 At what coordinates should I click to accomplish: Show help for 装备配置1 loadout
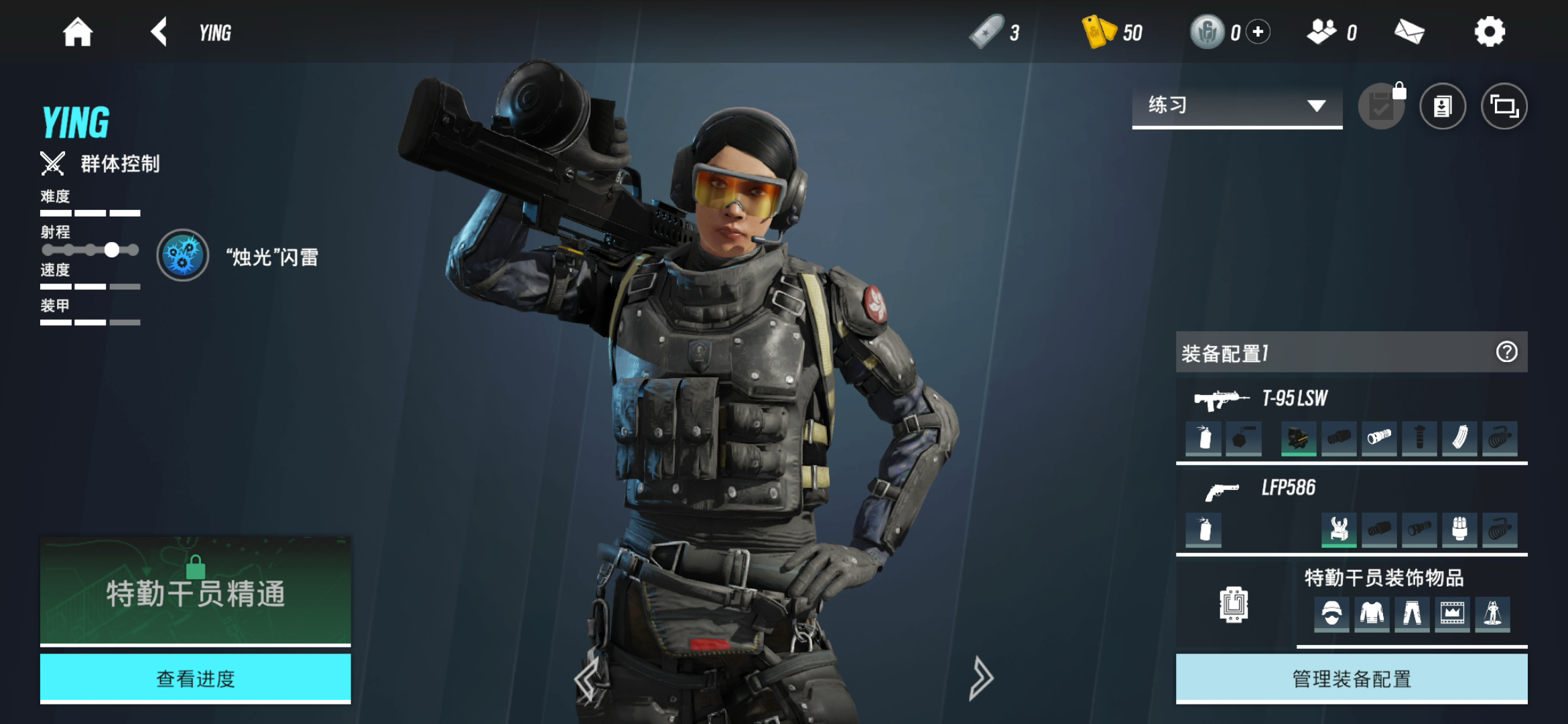(1506, 352)
